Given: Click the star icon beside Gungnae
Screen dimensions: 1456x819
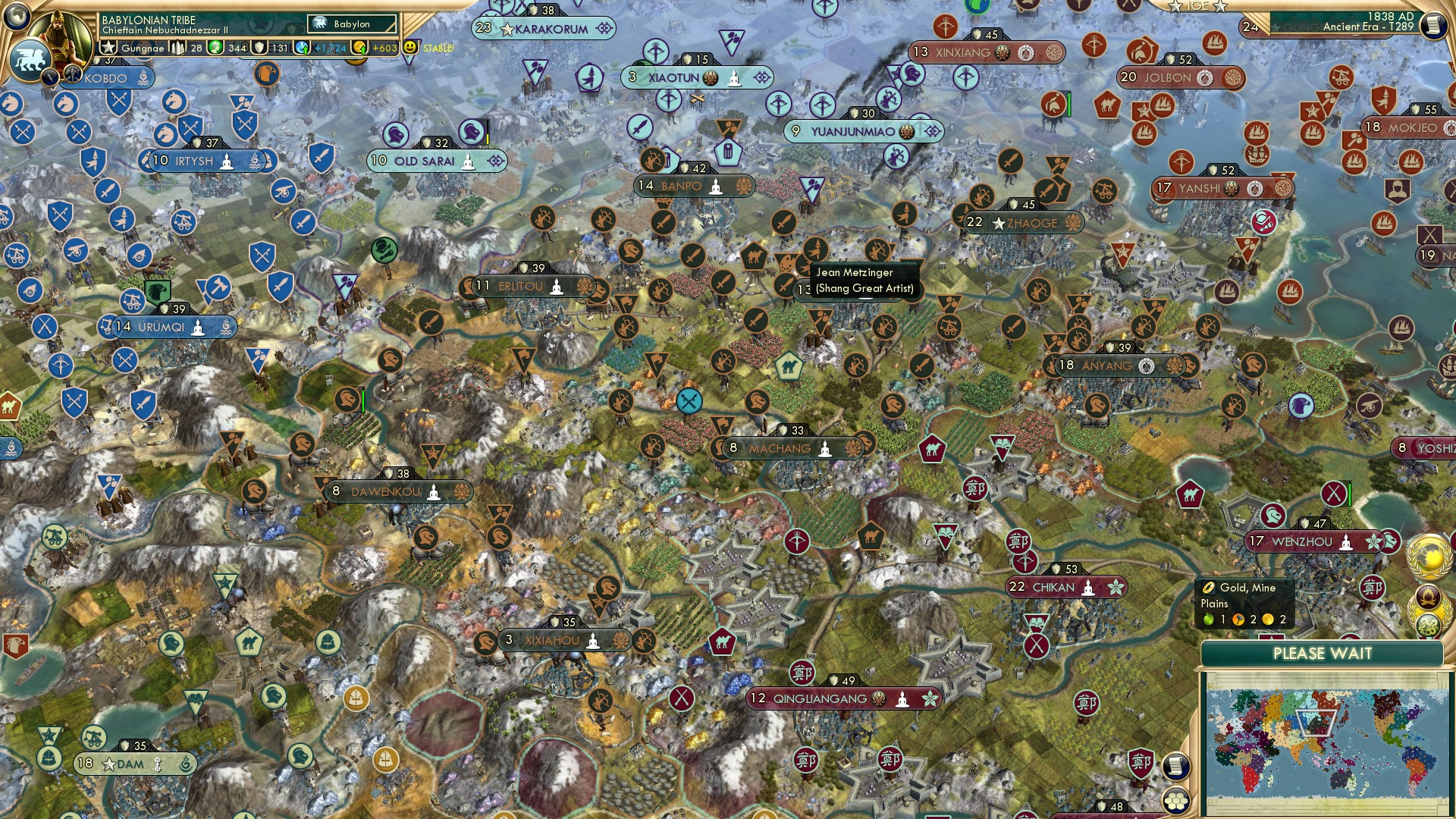Looking at the screenshot, I should click(108, 47).
